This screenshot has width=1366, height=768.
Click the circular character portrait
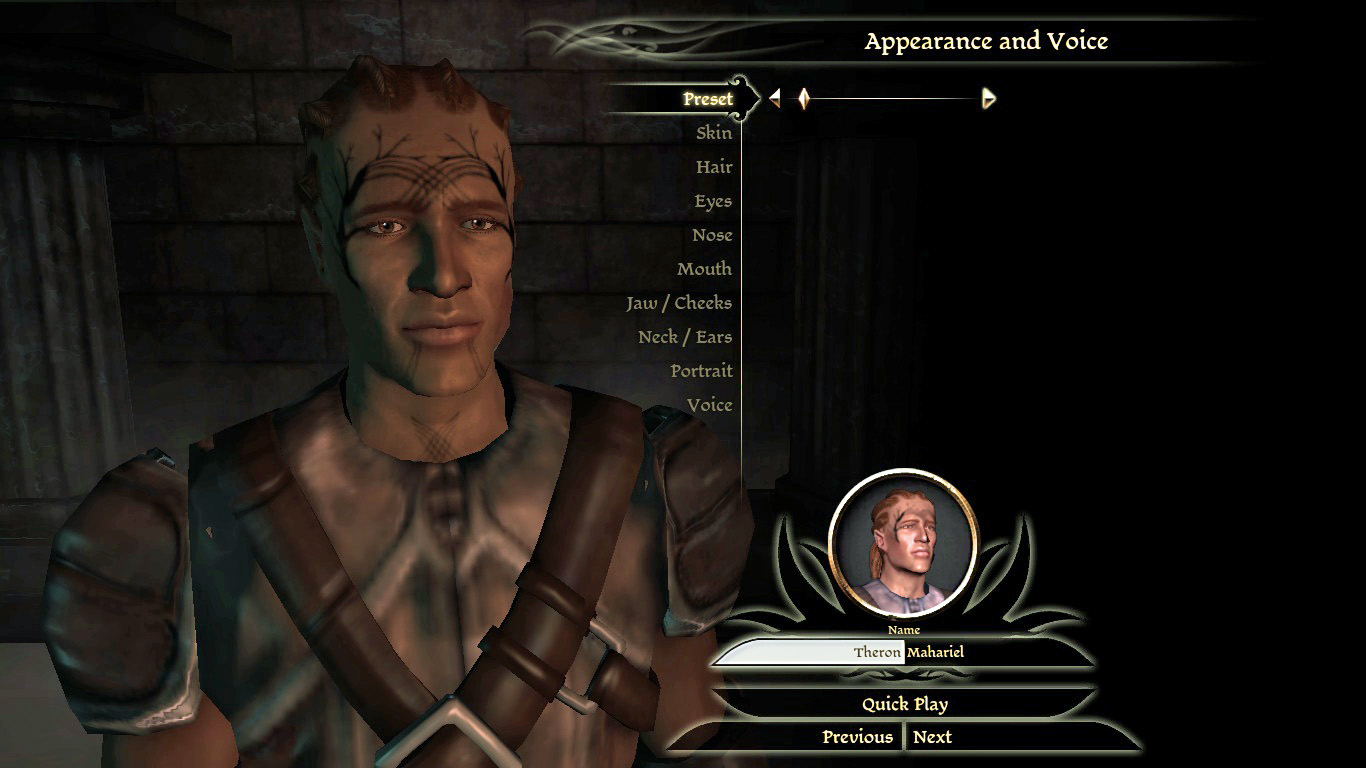click(x=903, y=542)
